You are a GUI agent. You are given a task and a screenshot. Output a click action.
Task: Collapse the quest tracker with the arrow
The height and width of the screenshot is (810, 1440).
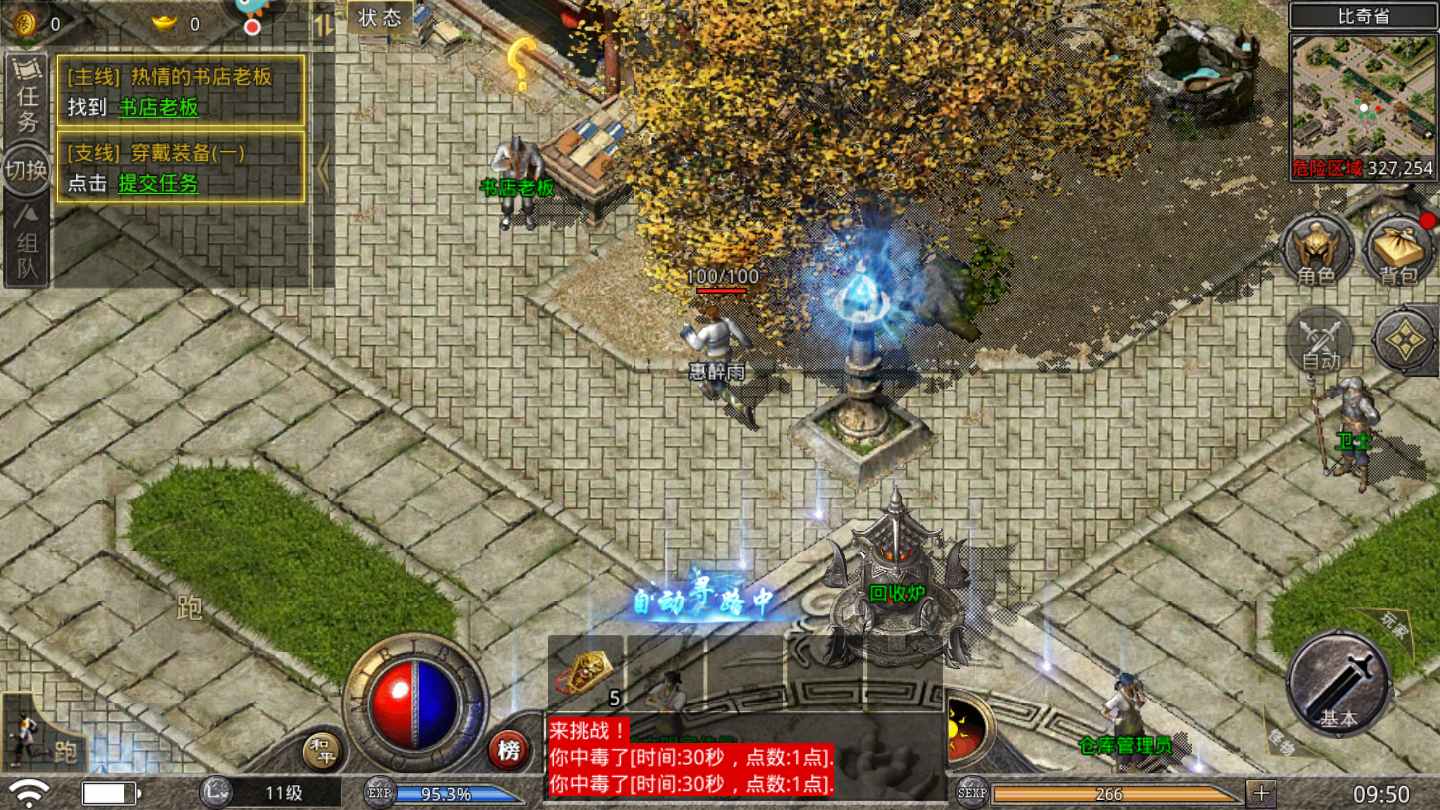click(322, 168)
